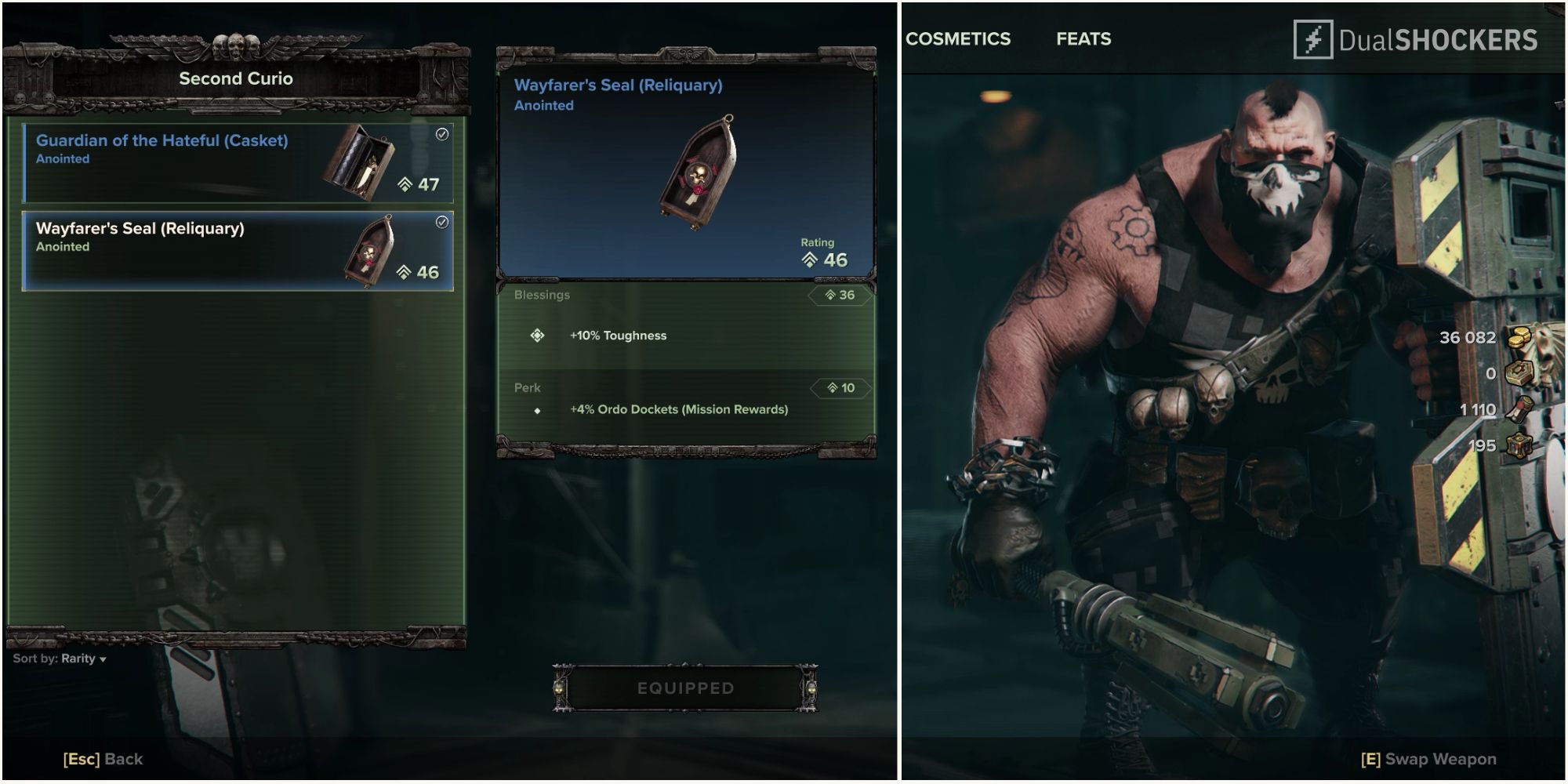Click the Plasteel canister currency icon
The image size is (1568, 784).
[x=1519, y=409]
